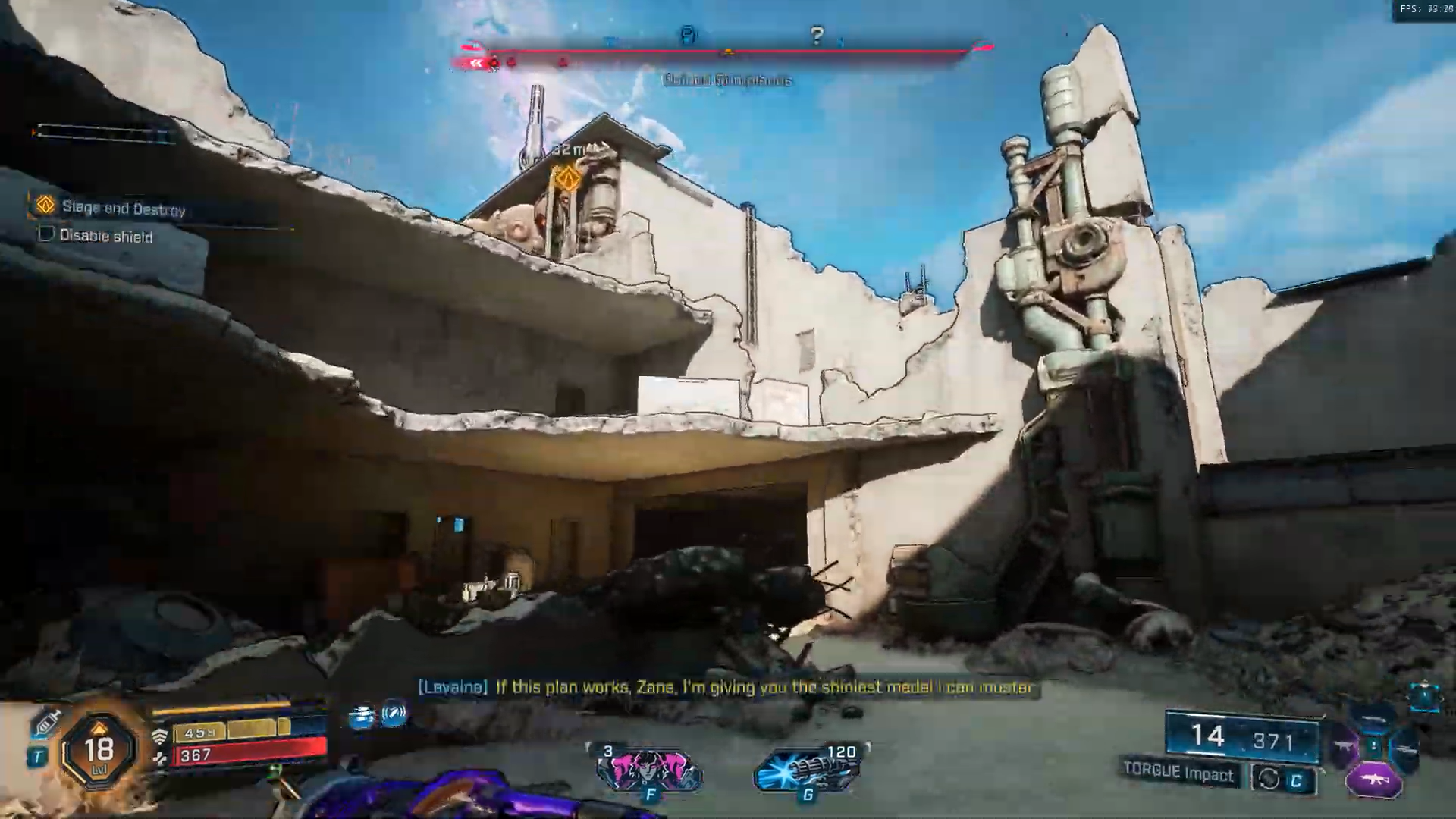Tick the Disable shield objective checkbox
1456x819 pixels.
click(x=46, y=234)
